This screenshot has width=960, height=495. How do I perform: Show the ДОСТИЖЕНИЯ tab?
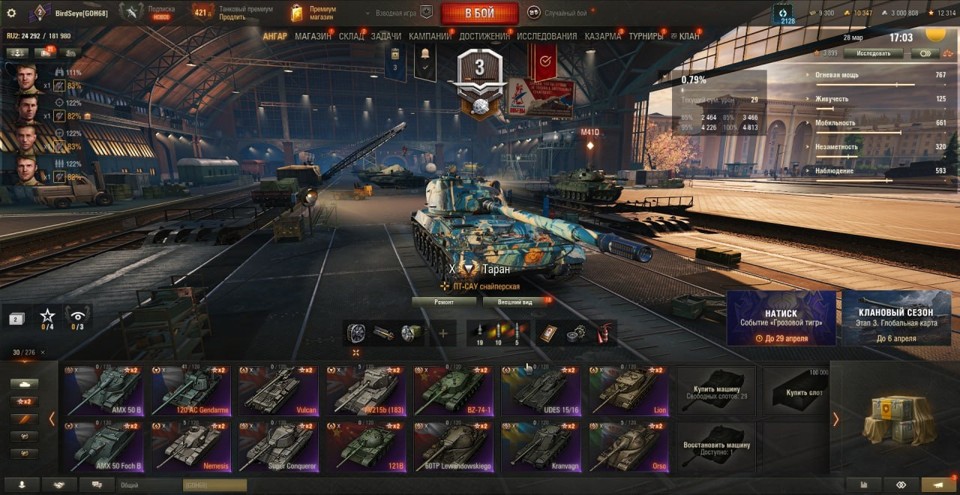484,36
